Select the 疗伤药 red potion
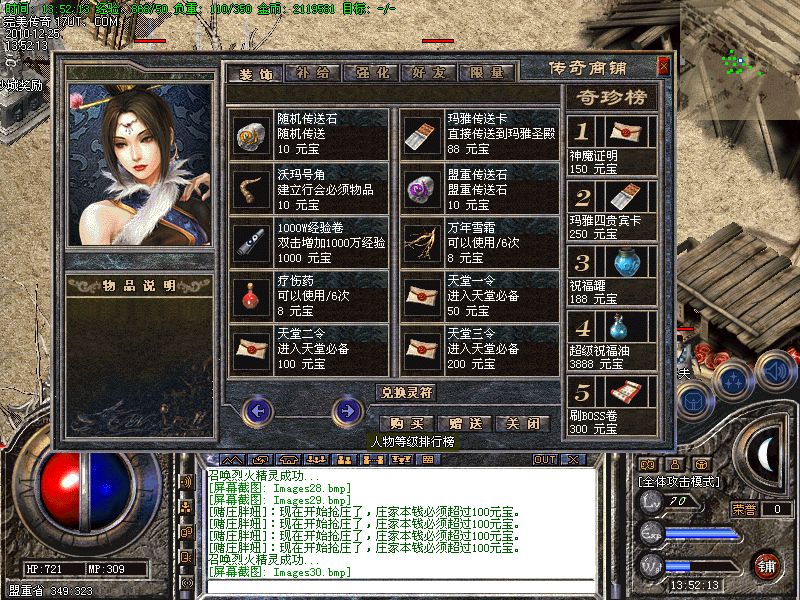 (308, 295)
